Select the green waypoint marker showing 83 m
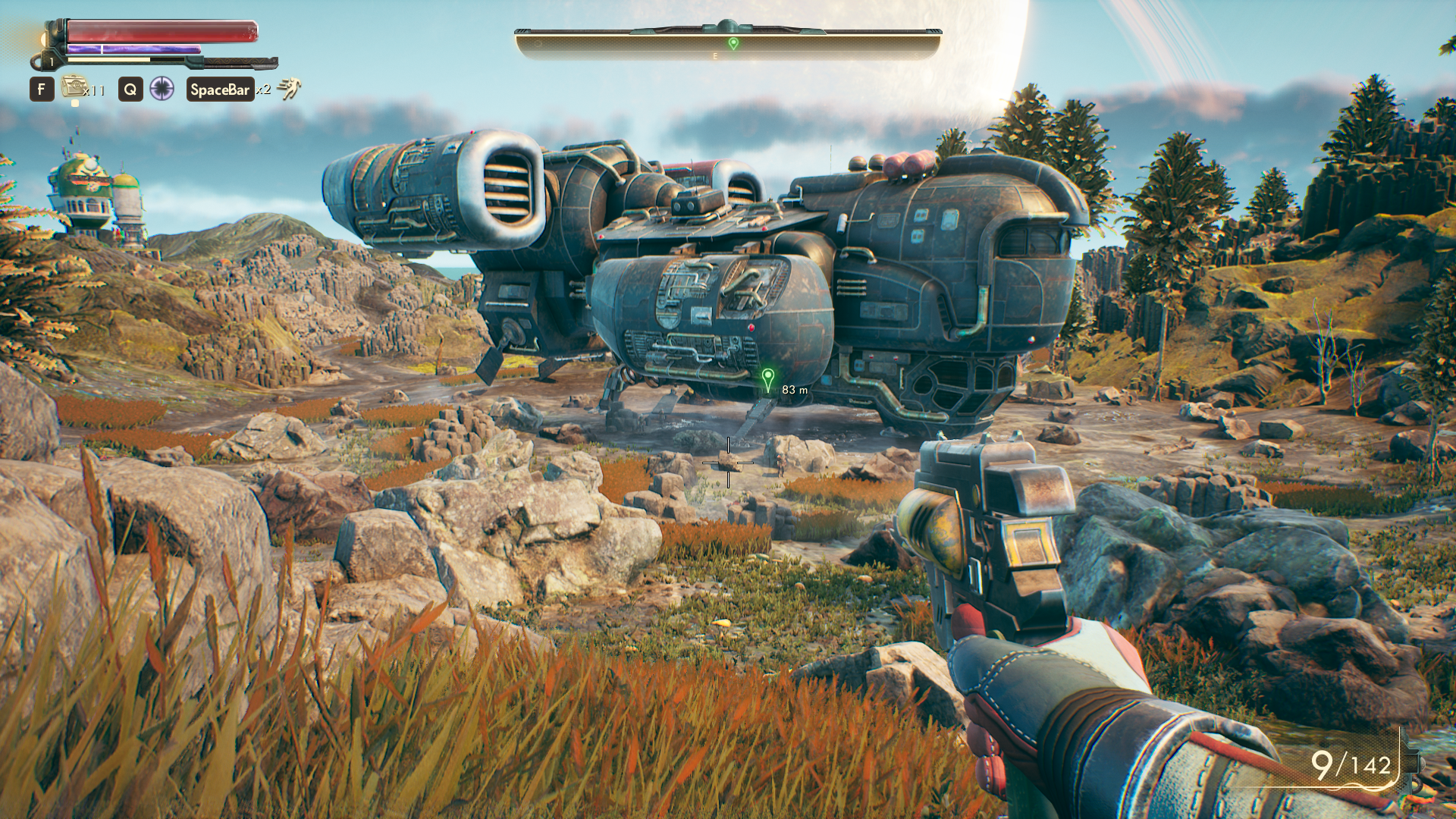The height and width of the screenshot is (819, 1456). coord(767,378)
